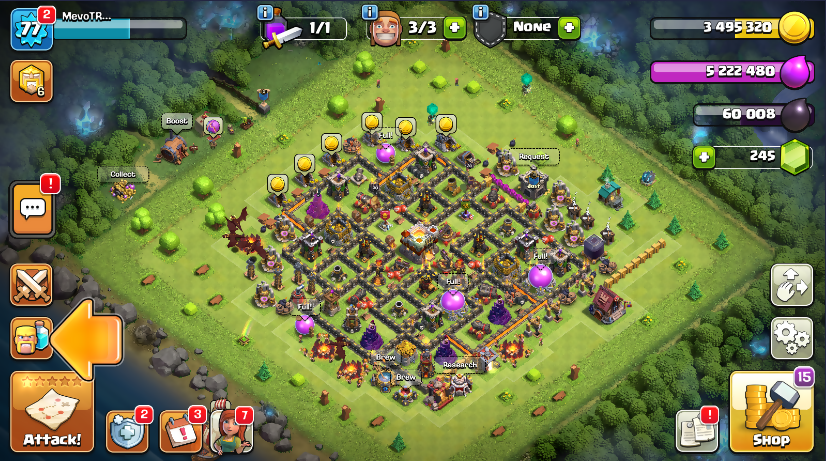Open the chat speech bubble
Screen dimensions: 826x461
32,209
